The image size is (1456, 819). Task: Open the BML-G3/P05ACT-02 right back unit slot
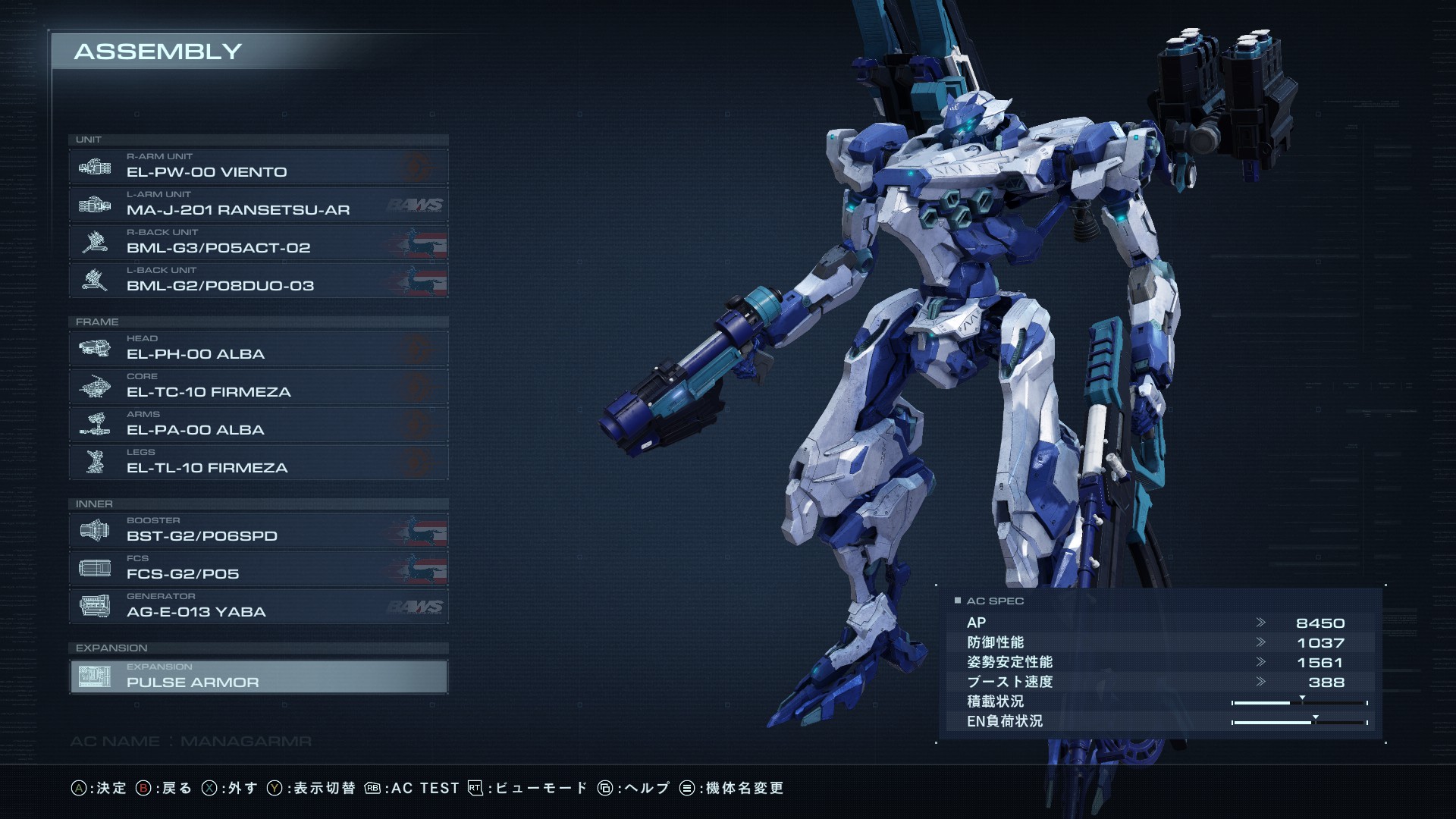(258, 242)
